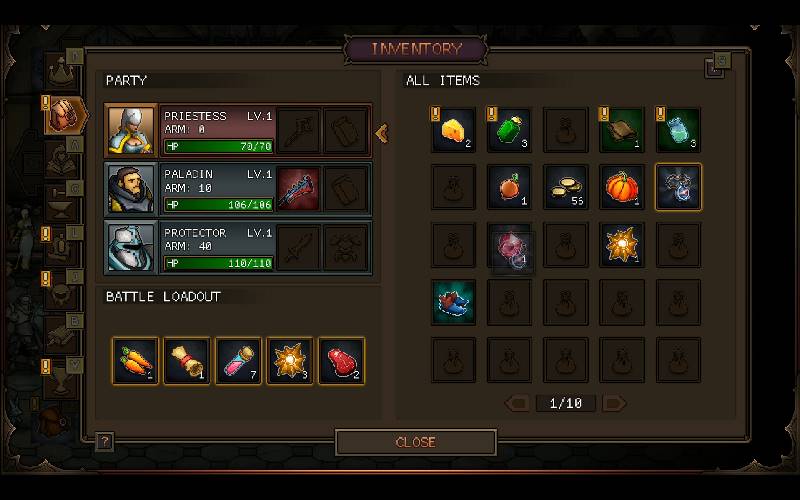Pick the scroll in the battle loadout
Screen dimensions: 800x500
(187, 361)
